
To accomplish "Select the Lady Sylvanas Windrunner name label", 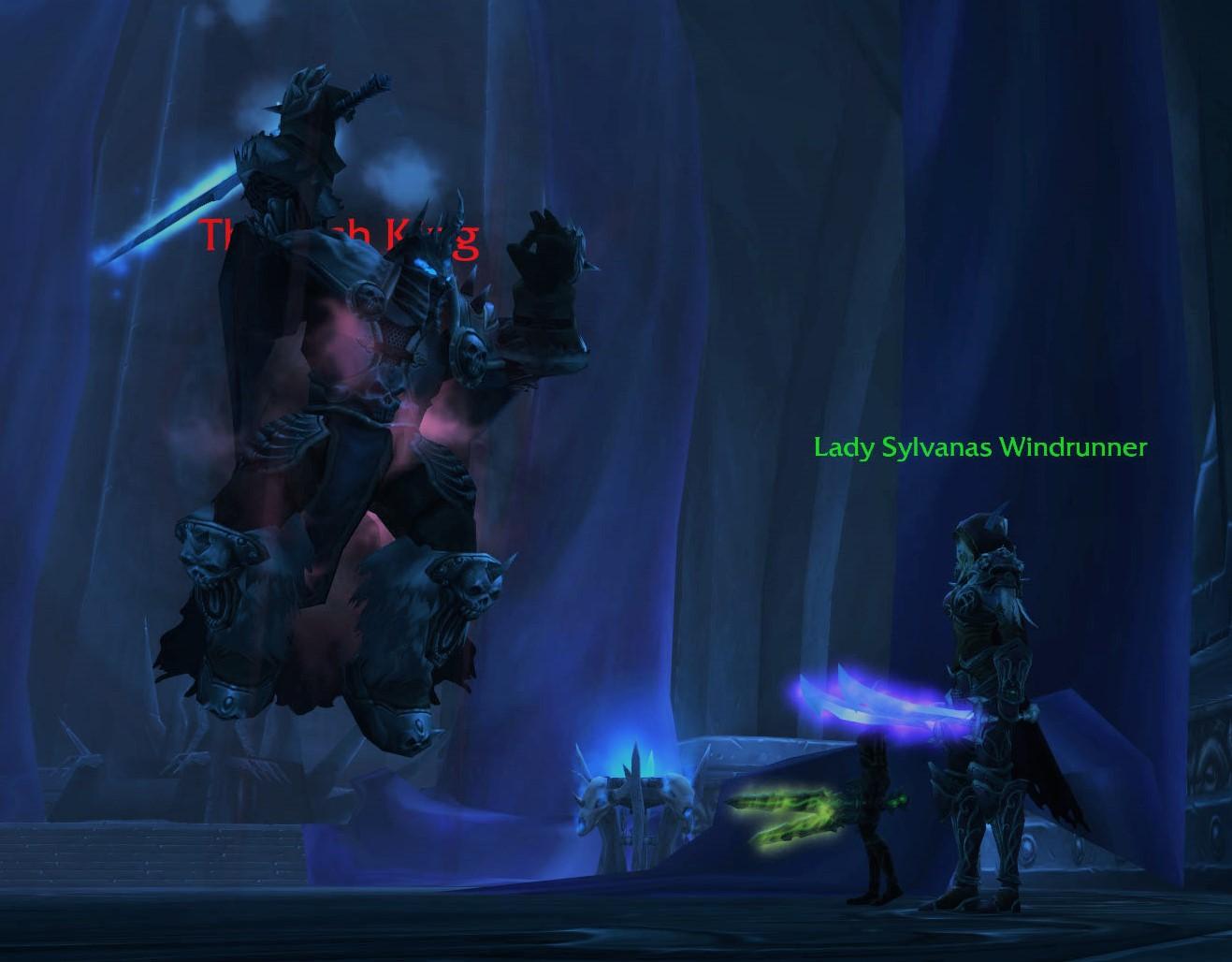I will coord(979,447).
